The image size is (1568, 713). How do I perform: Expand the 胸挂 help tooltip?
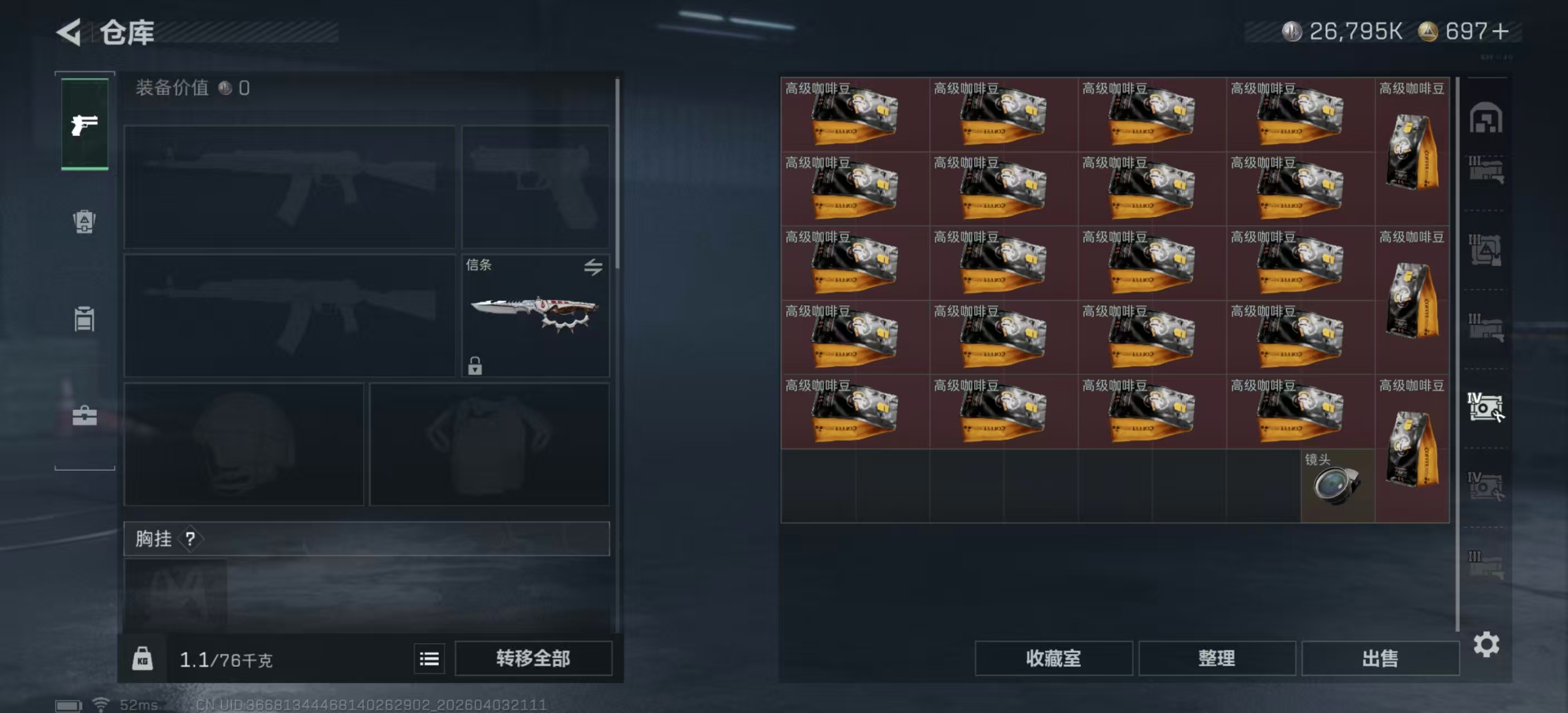pyautogui.click(x=190, y=539)
